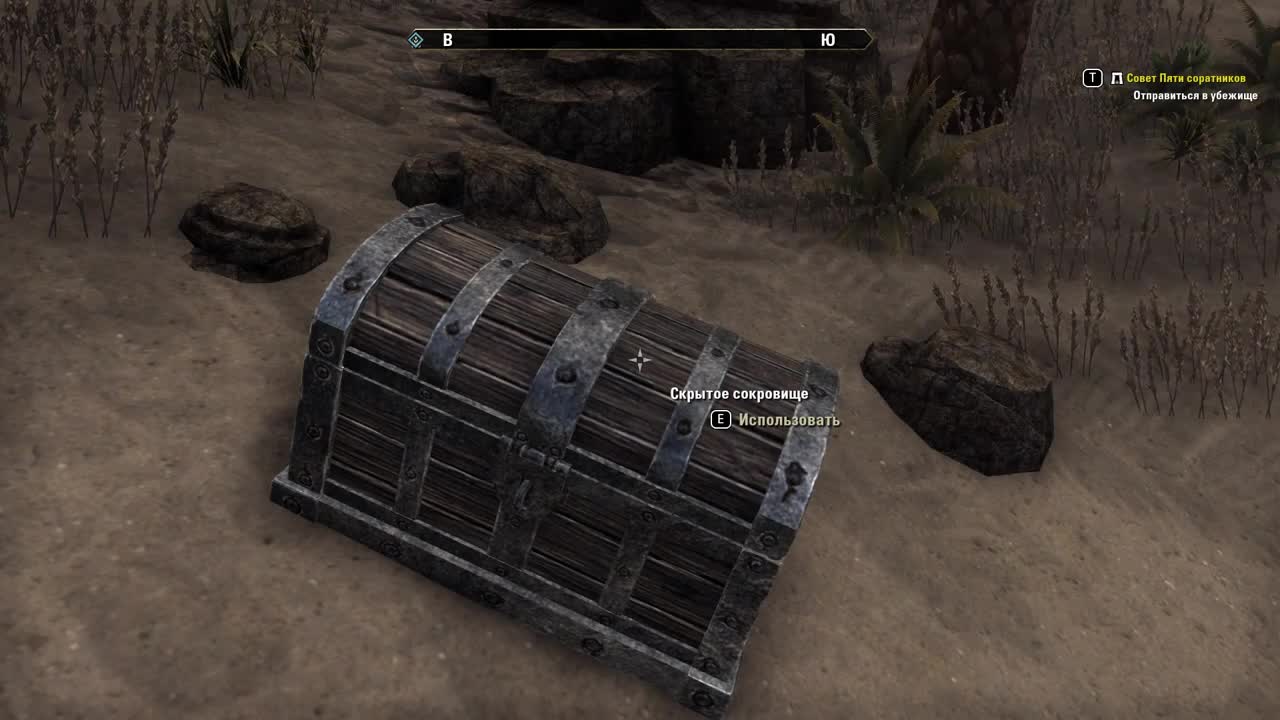This screenshot has height=720, width=1280.
Task: Click the В direction marker on compass
Action: 447,38
